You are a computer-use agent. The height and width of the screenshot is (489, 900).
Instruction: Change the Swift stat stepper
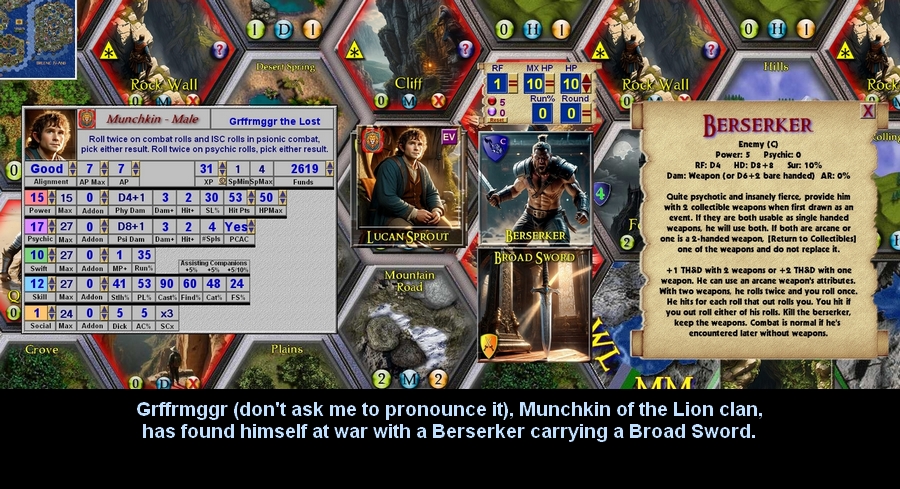(53, 255)
